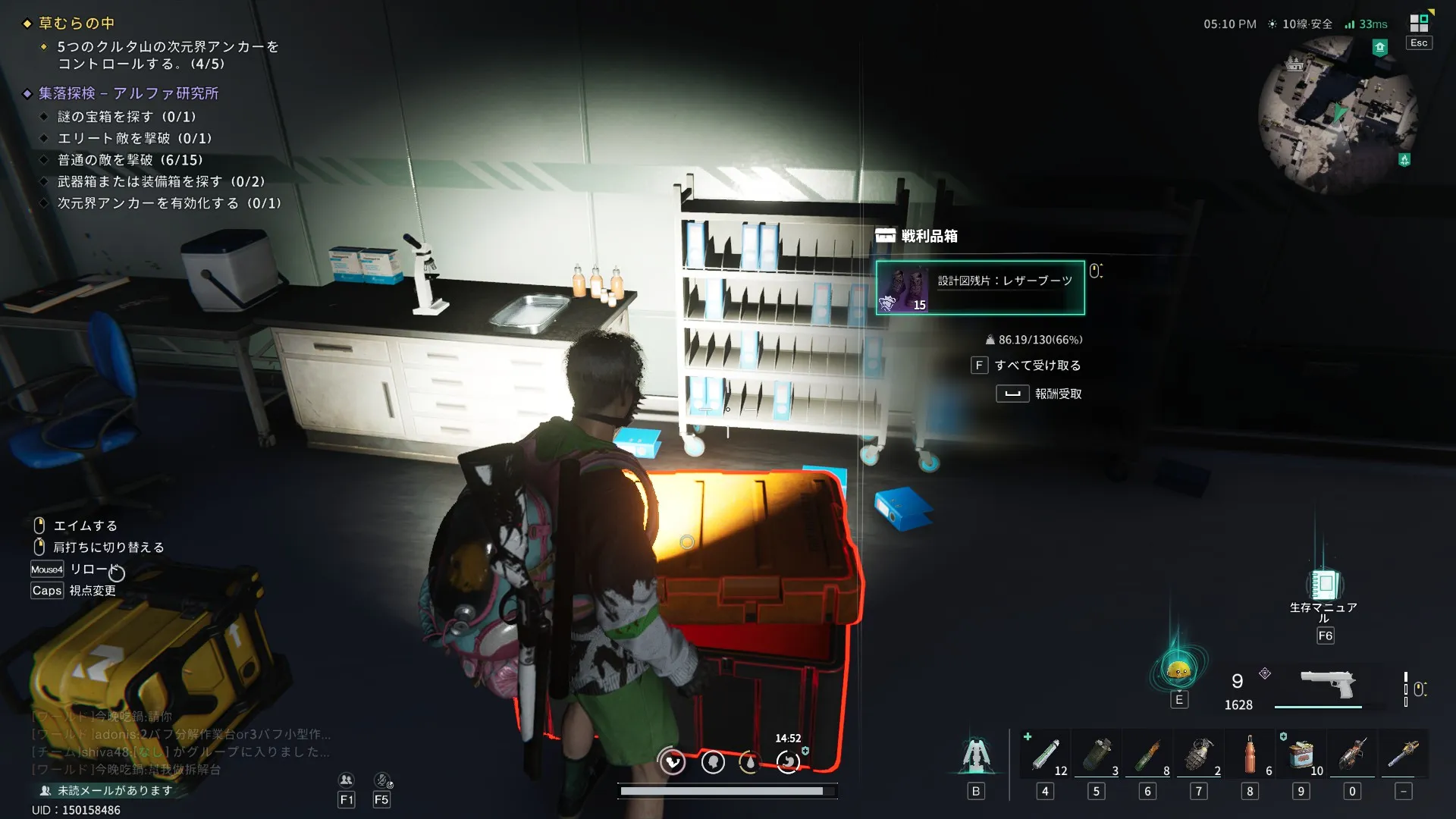Image resolution: width=1456 pixels, height=819 pixels.
Task: Toggle the muted microphone voice icon
Action: coord(382,780)
